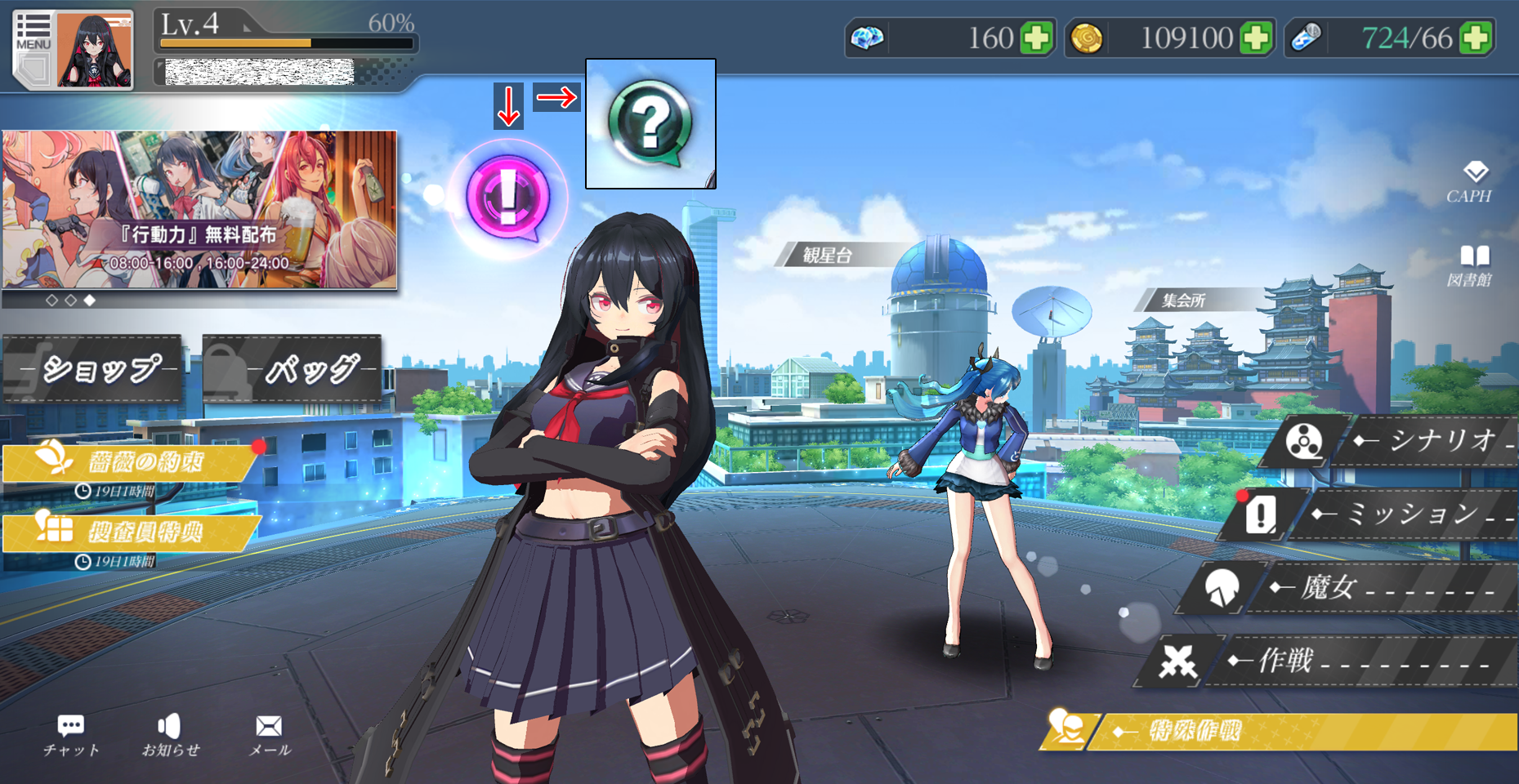Refill action points with the plus button

click(1477, 38)
